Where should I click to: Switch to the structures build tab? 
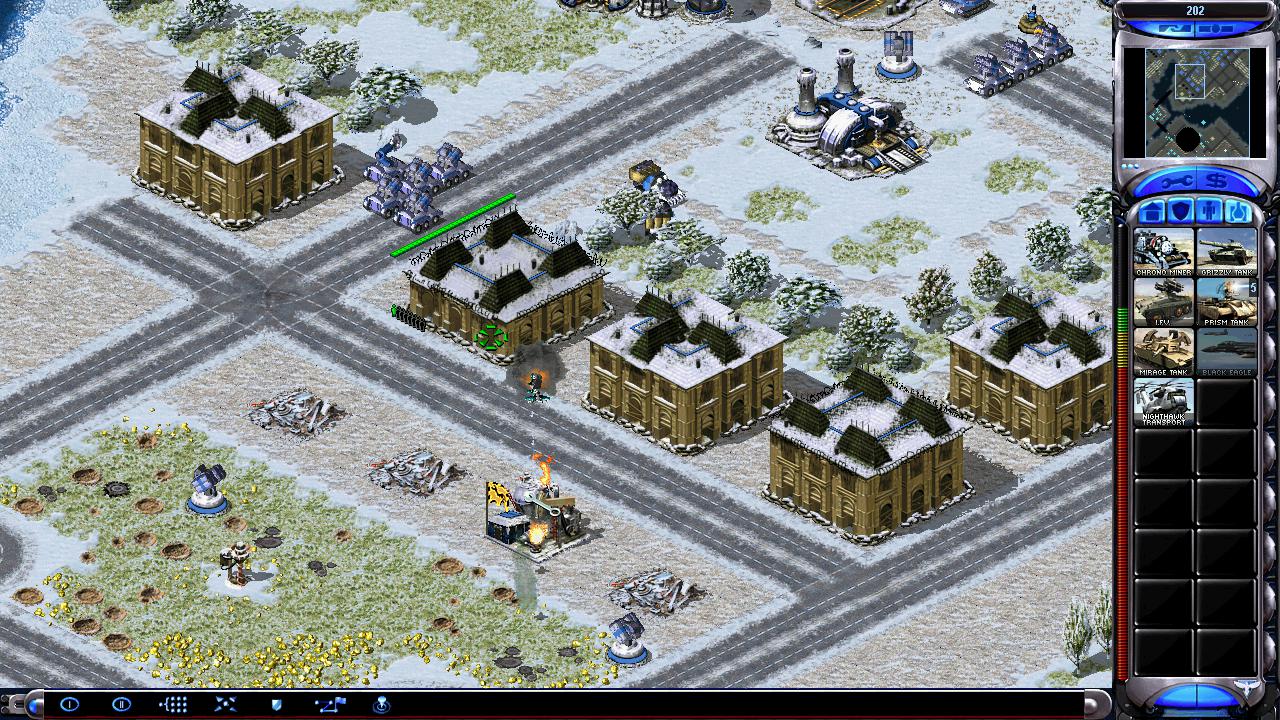[x=1151, y=212]
